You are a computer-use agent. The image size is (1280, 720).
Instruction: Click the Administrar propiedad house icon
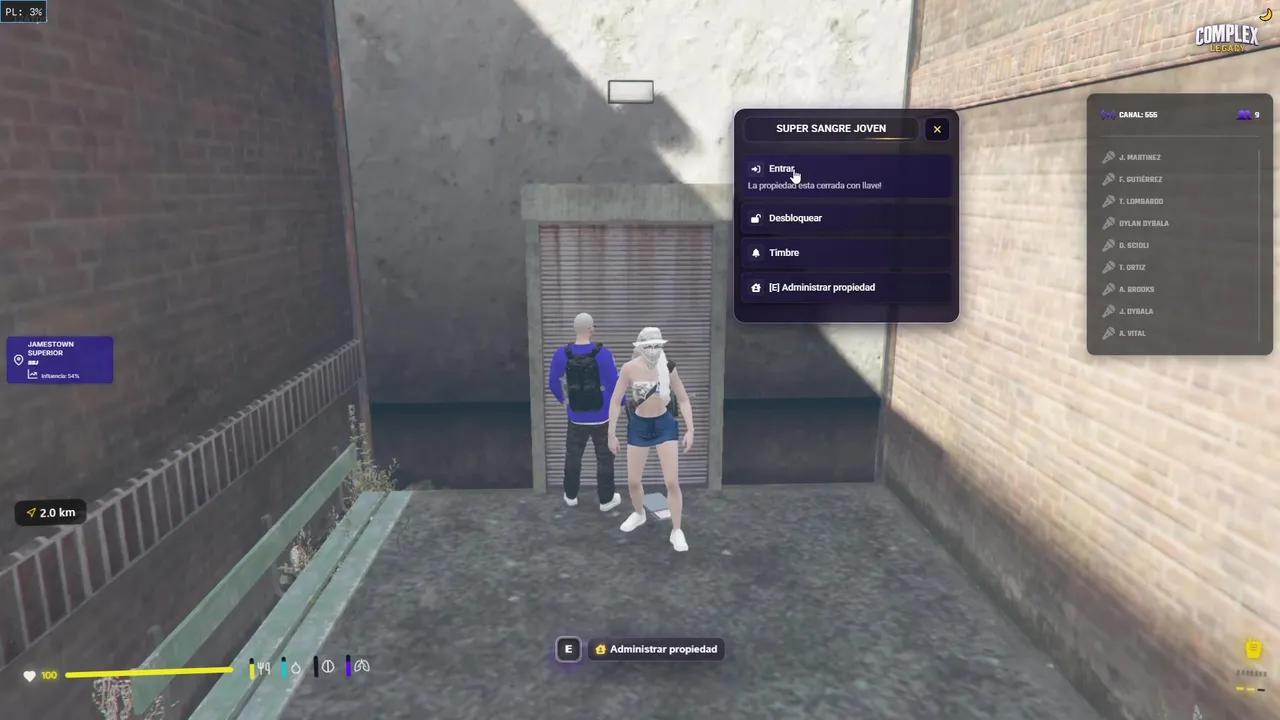[756, 287]
